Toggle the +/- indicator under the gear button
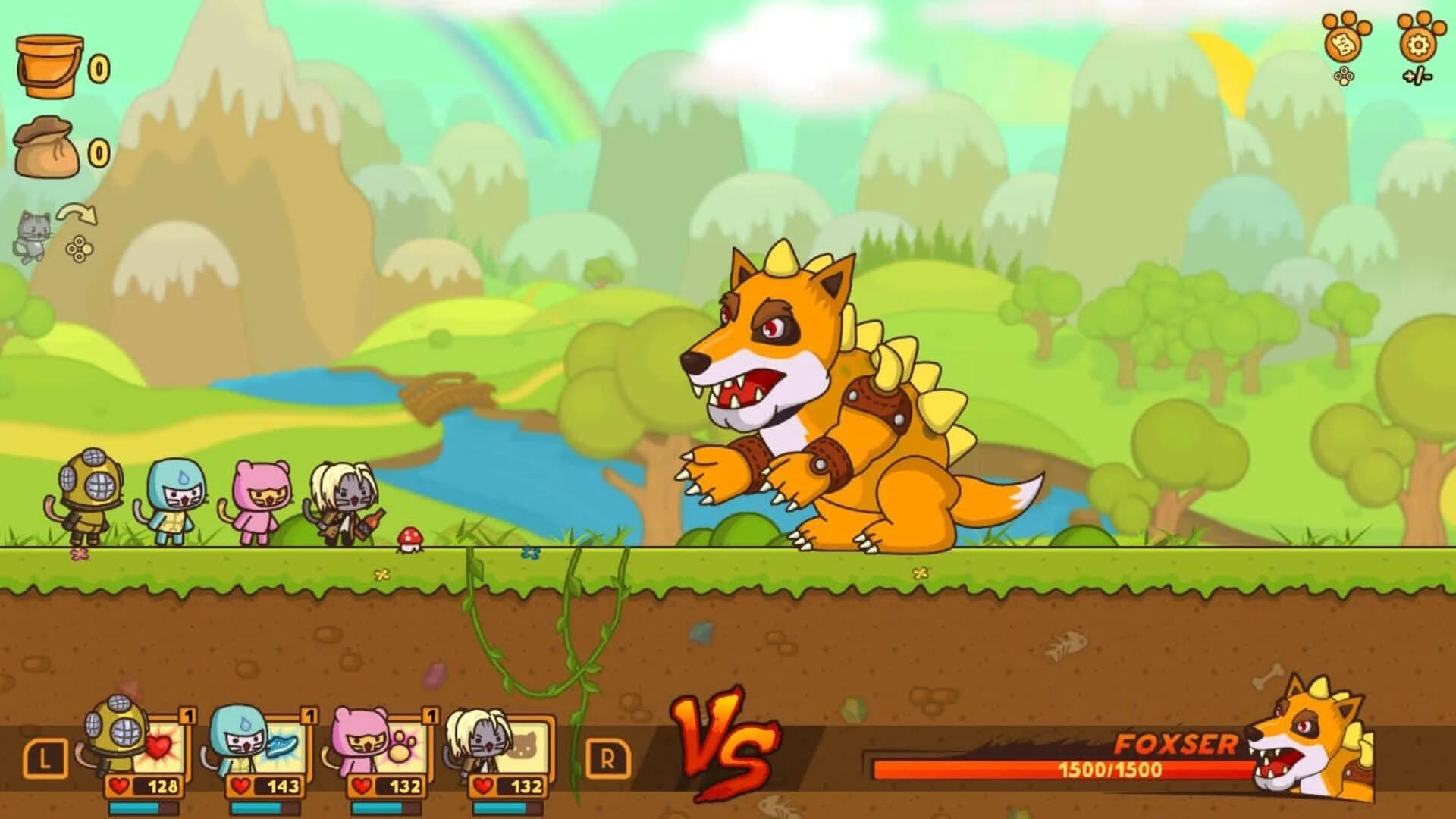The height and width of the screenshot is (819, 1456). (1417, 74)
